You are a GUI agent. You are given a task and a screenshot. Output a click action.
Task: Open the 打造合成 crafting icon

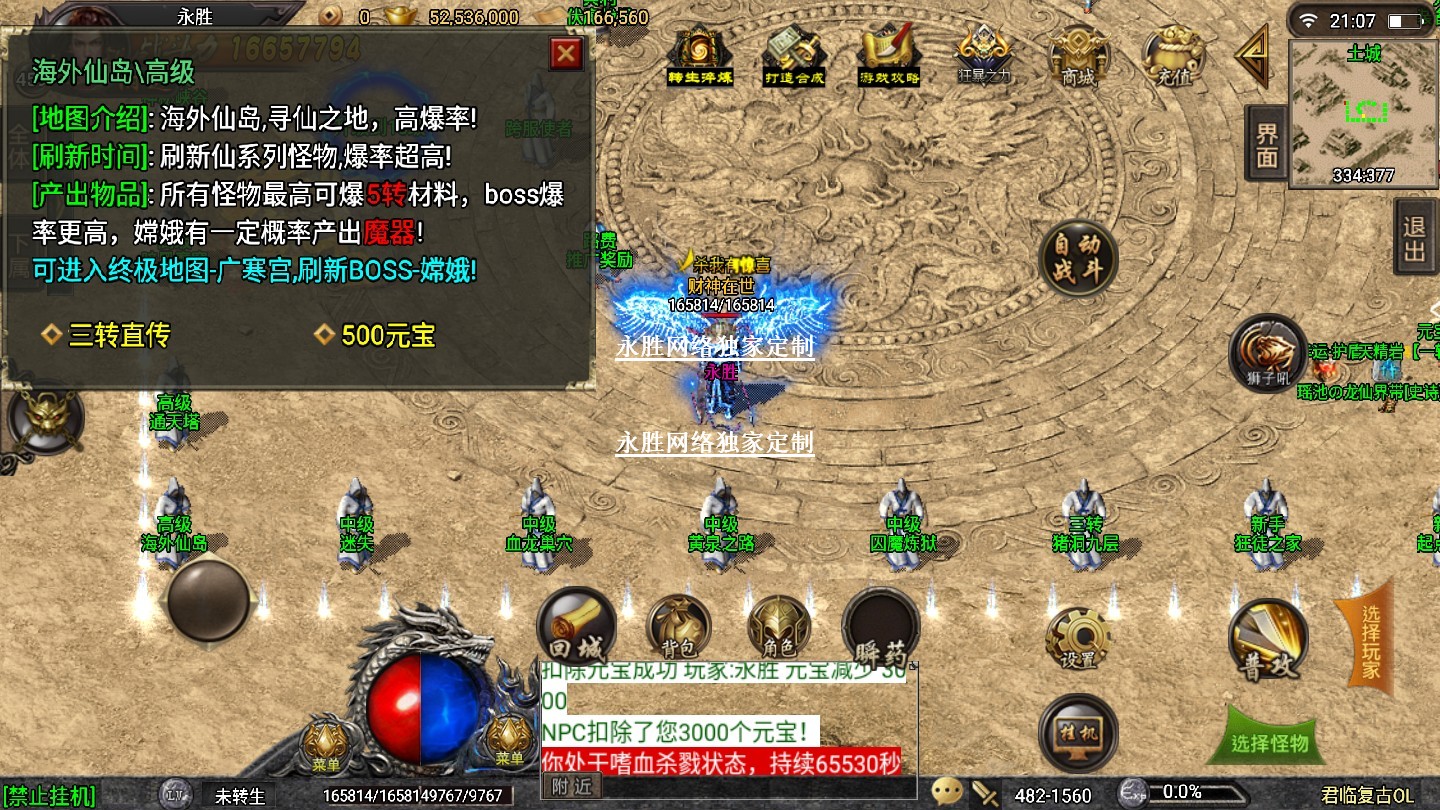tap(794, 56)
